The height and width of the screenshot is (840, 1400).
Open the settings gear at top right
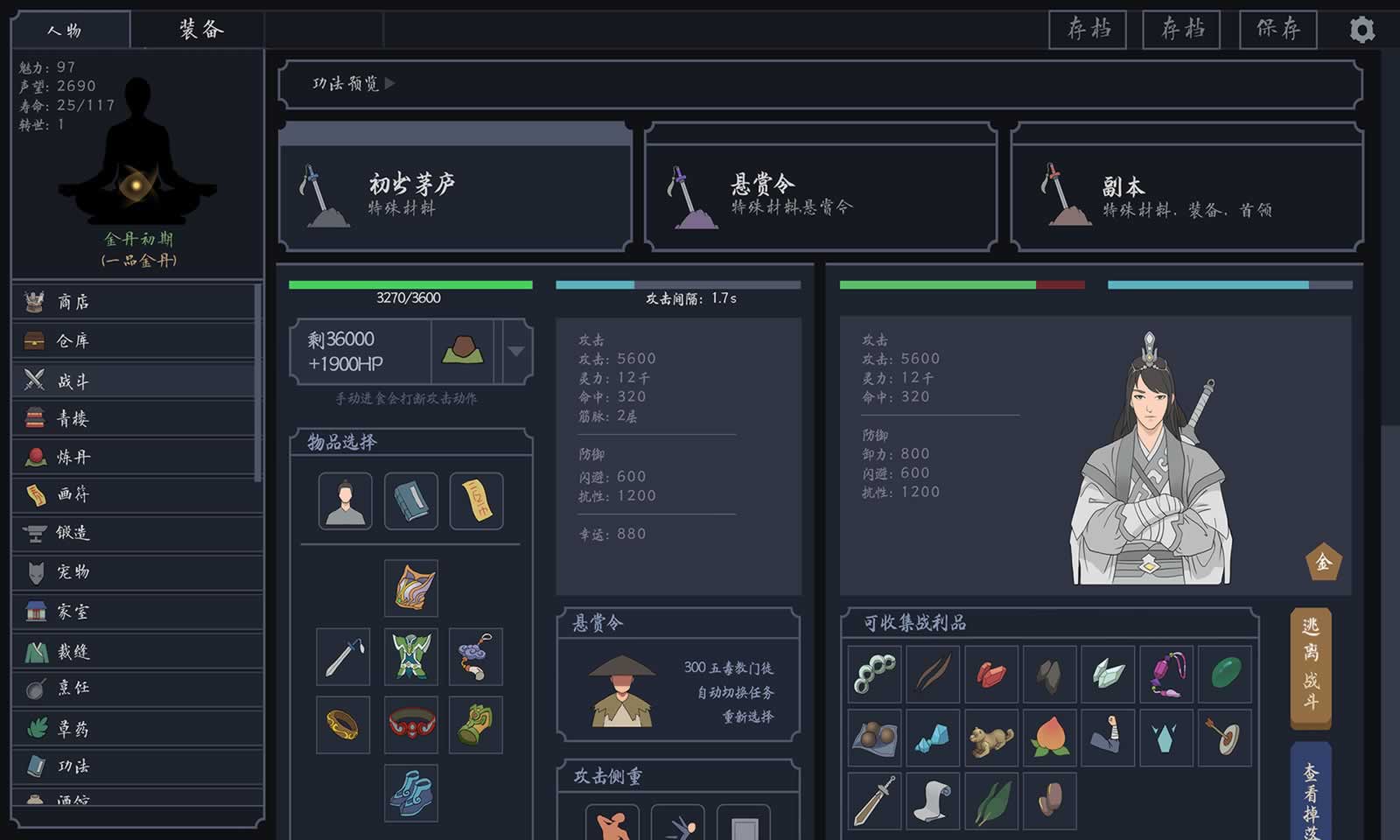(1361, 30)
